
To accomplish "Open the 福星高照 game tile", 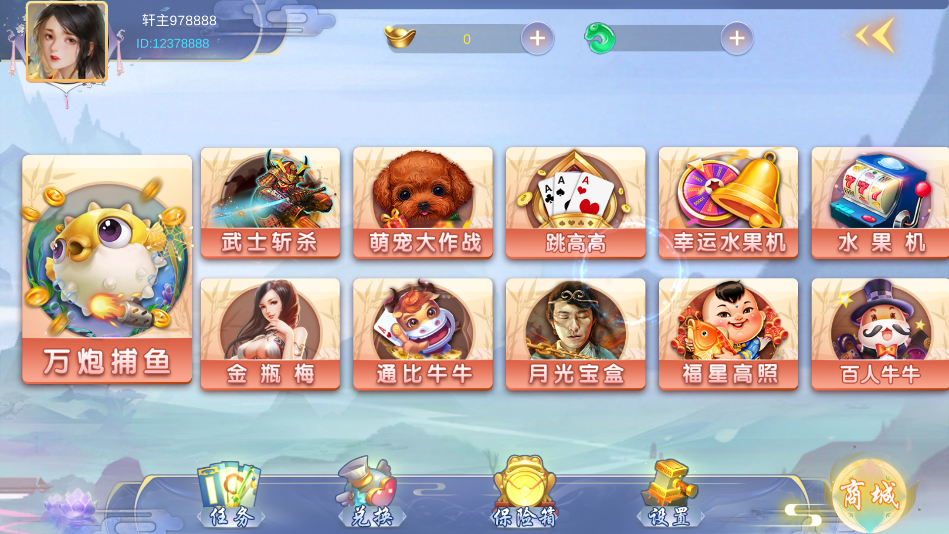I will click(x=728, y=333).
